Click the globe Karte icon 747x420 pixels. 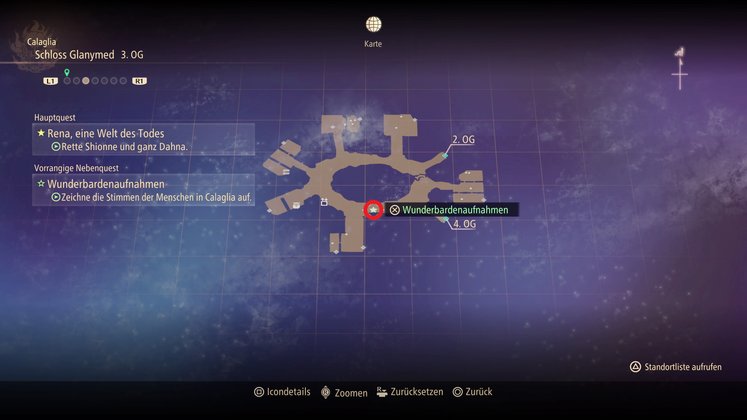tap(373, 24)
